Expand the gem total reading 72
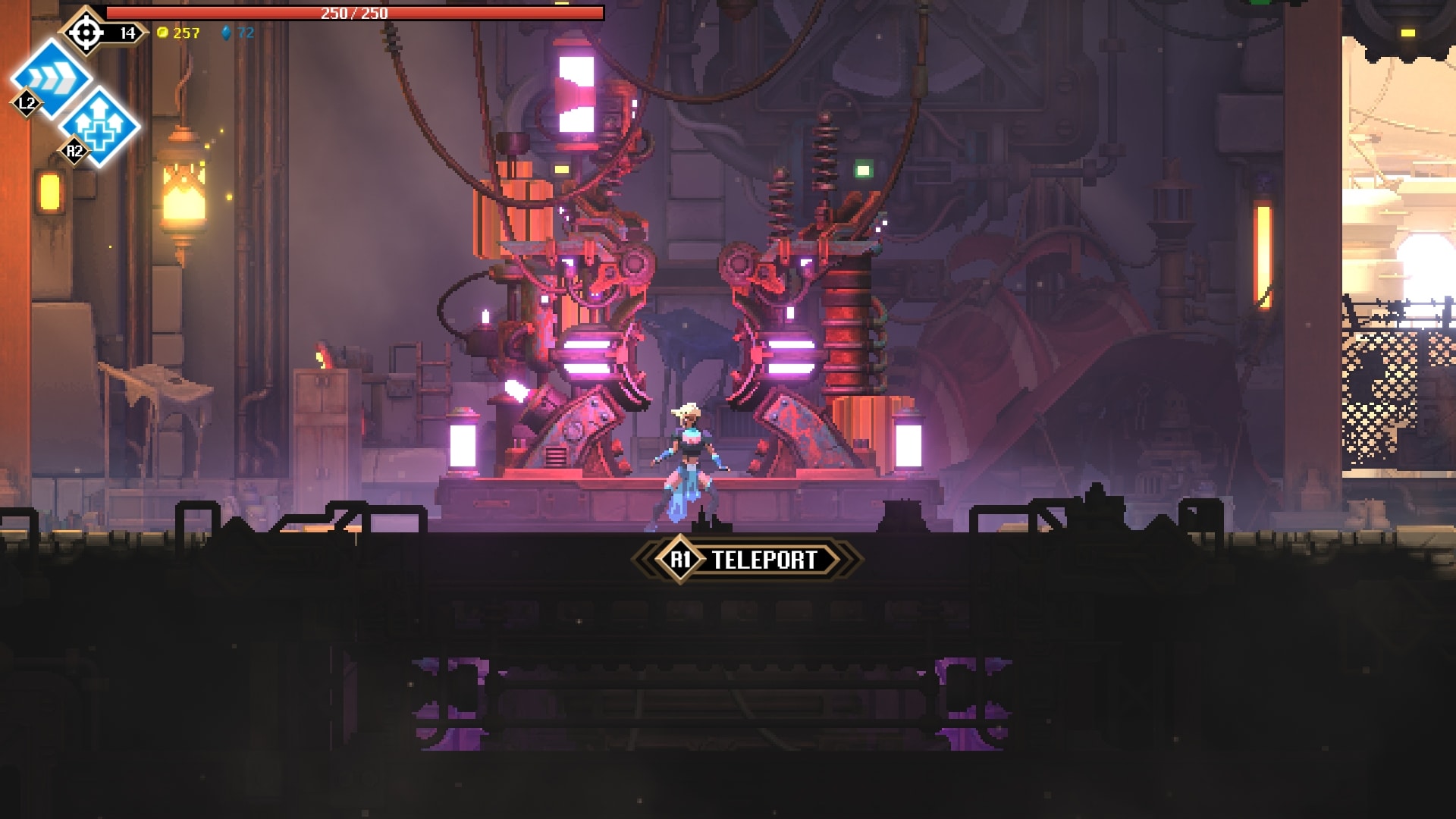The image size is (1456, 819). [244, 33]
